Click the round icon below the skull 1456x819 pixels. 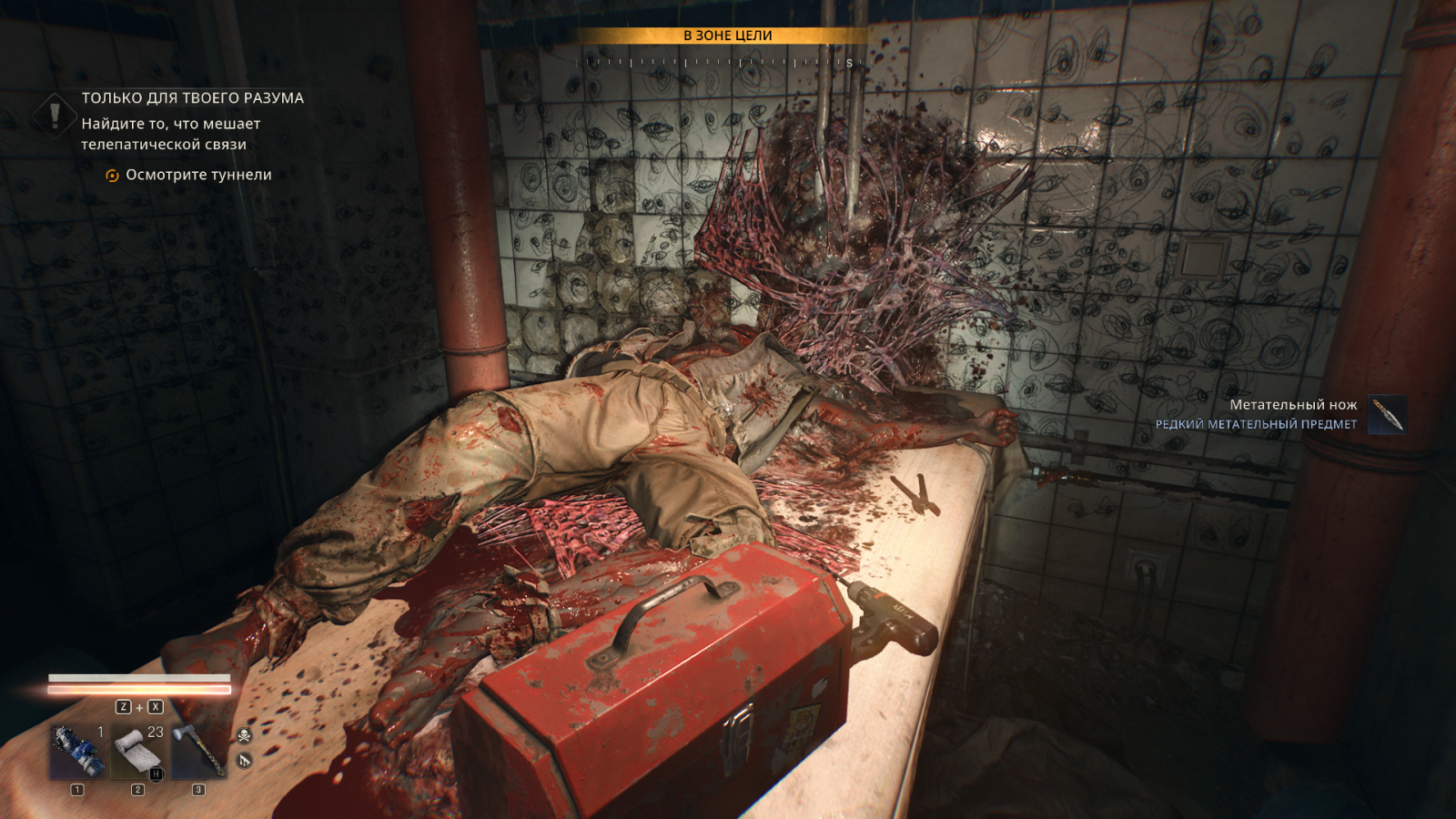(244, 760)
